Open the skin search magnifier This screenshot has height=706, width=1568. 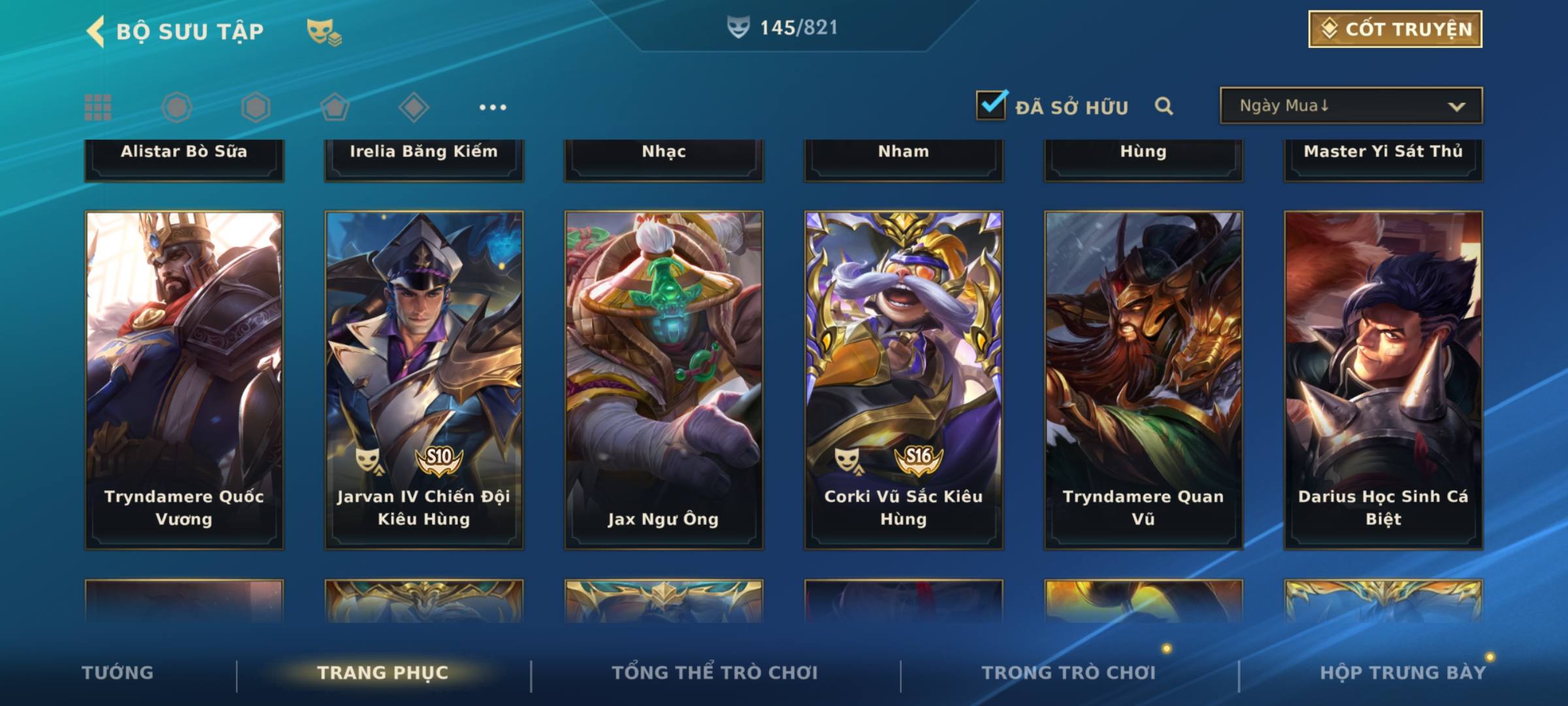pyautogui.click(x=1164, y=106)
